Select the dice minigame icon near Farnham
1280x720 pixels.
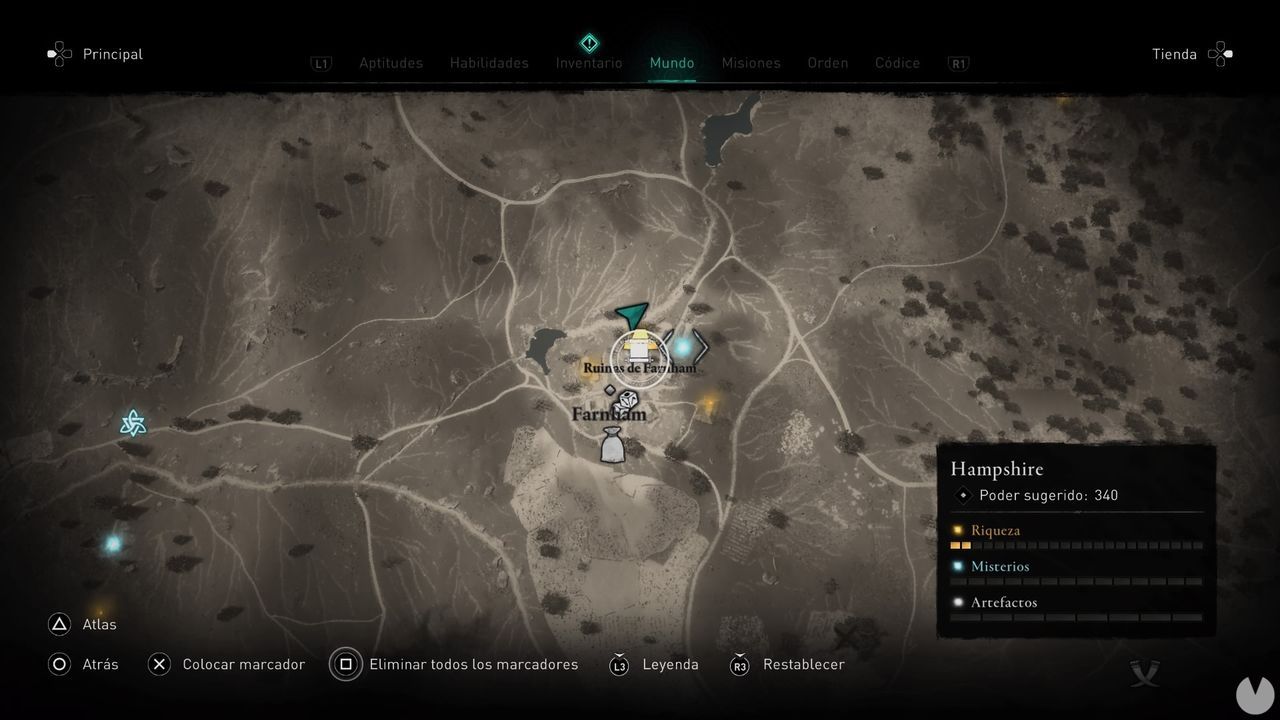pyautogui.click(x=627, y=401)
